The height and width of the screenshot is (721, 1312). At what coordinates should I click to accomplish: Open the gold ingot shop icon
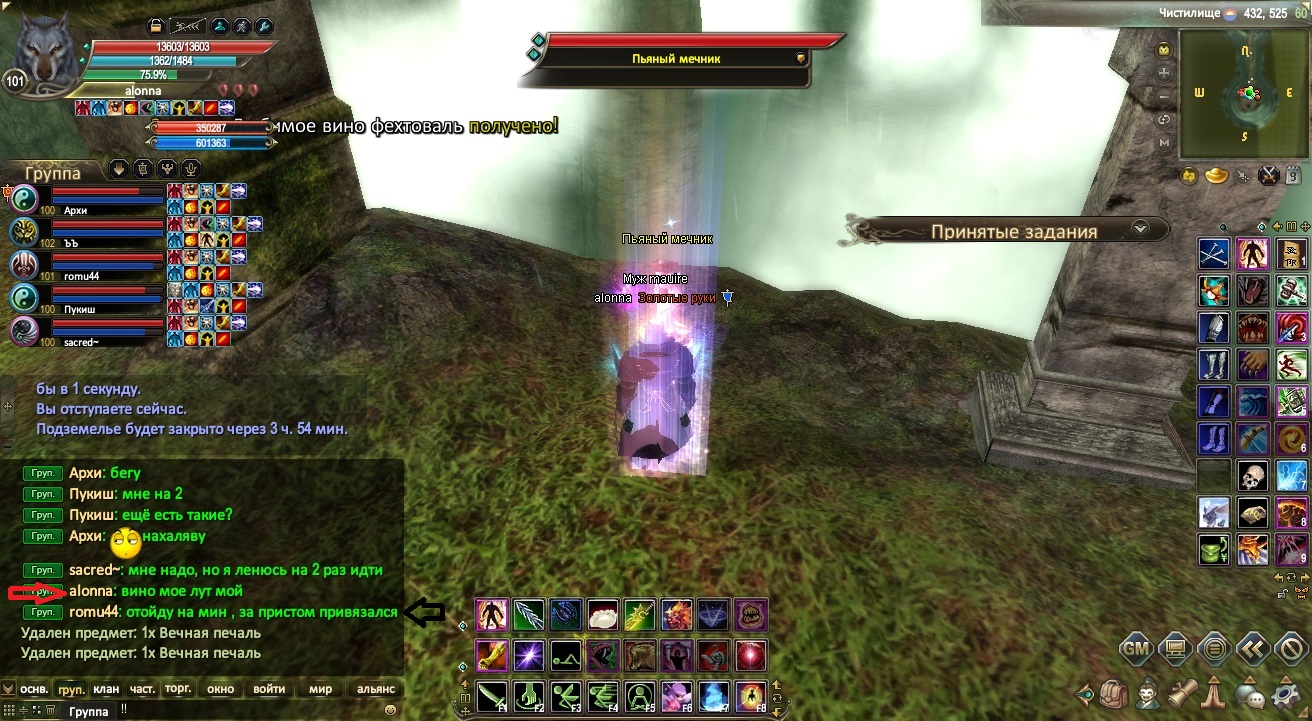click(1217, 177)
